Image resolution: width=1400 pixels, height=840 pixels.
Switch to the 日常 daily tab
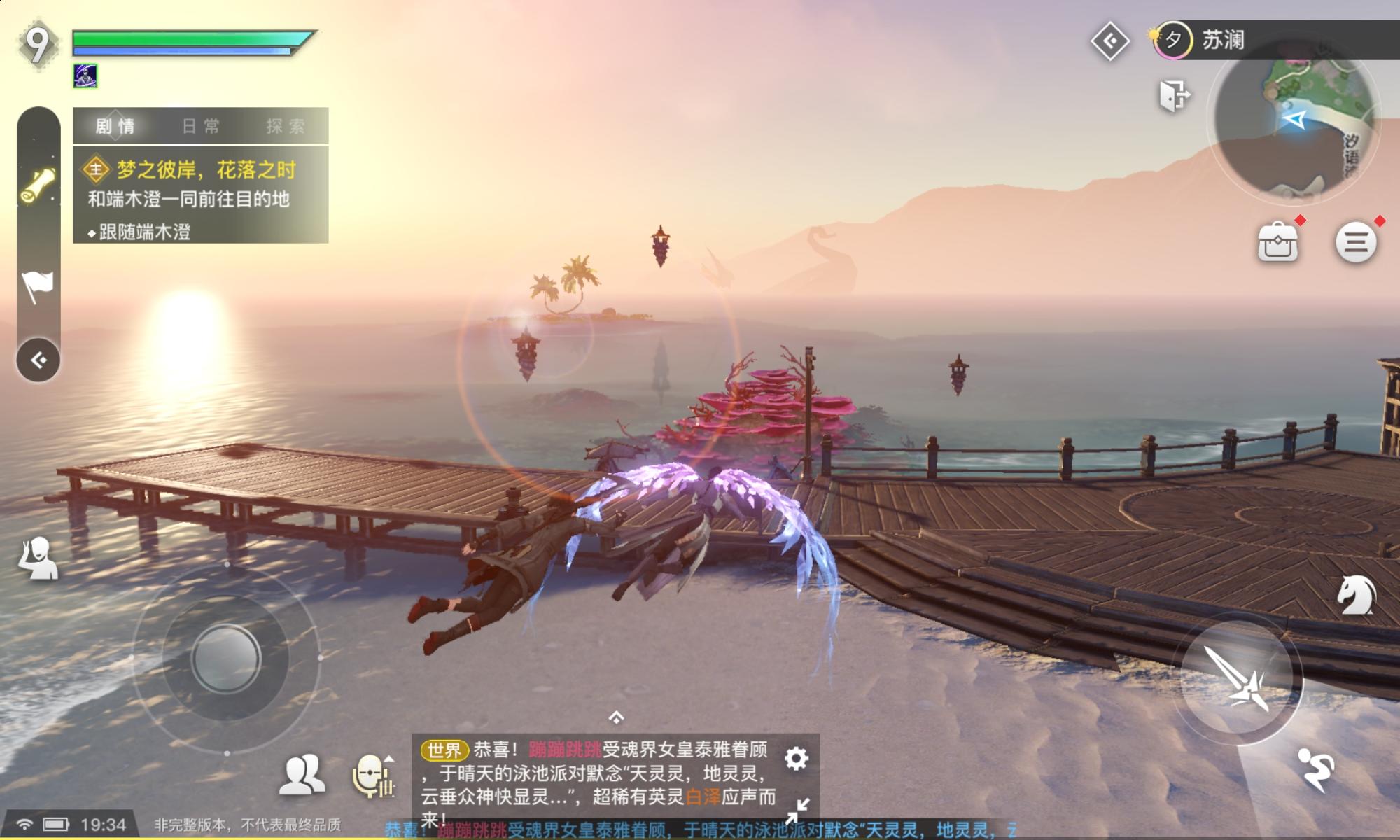[x=201, y=126]
